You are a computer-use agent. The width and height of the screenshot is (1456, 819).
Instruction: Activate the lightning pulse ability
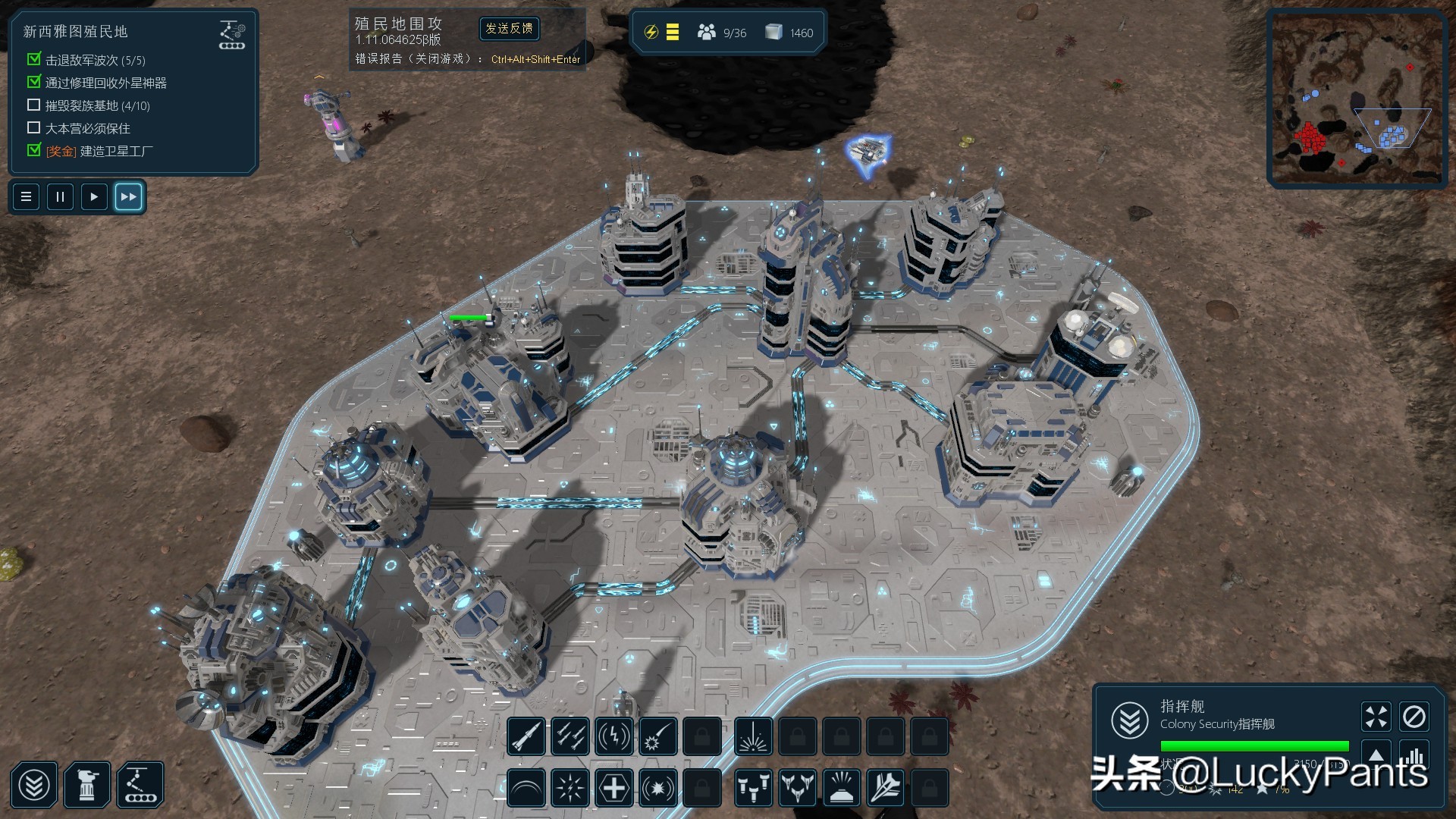pos(613,736)
